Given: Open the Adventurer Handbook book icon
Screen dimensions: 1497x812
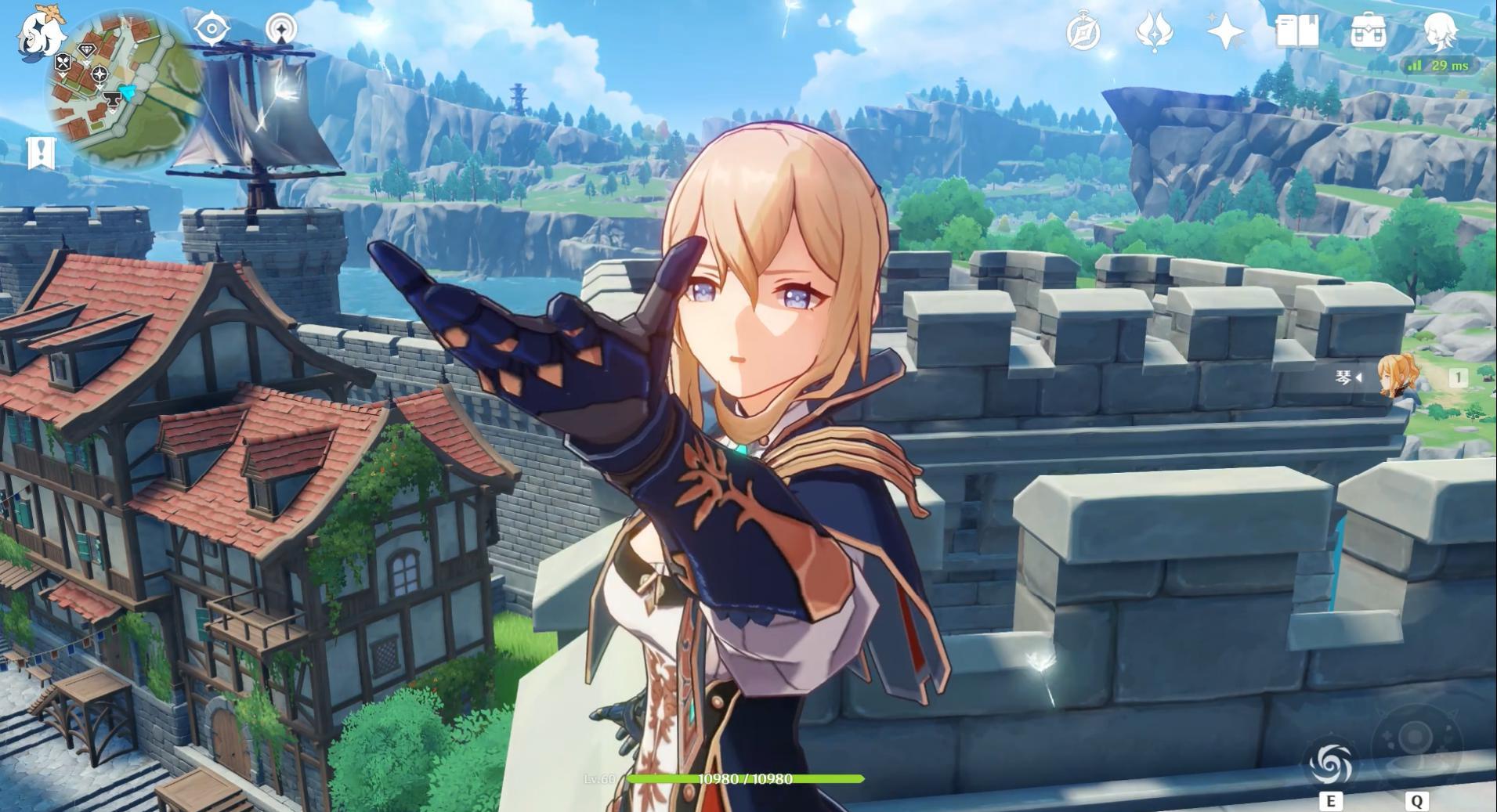Looking at the screenshot, I should pos(1296,33).
